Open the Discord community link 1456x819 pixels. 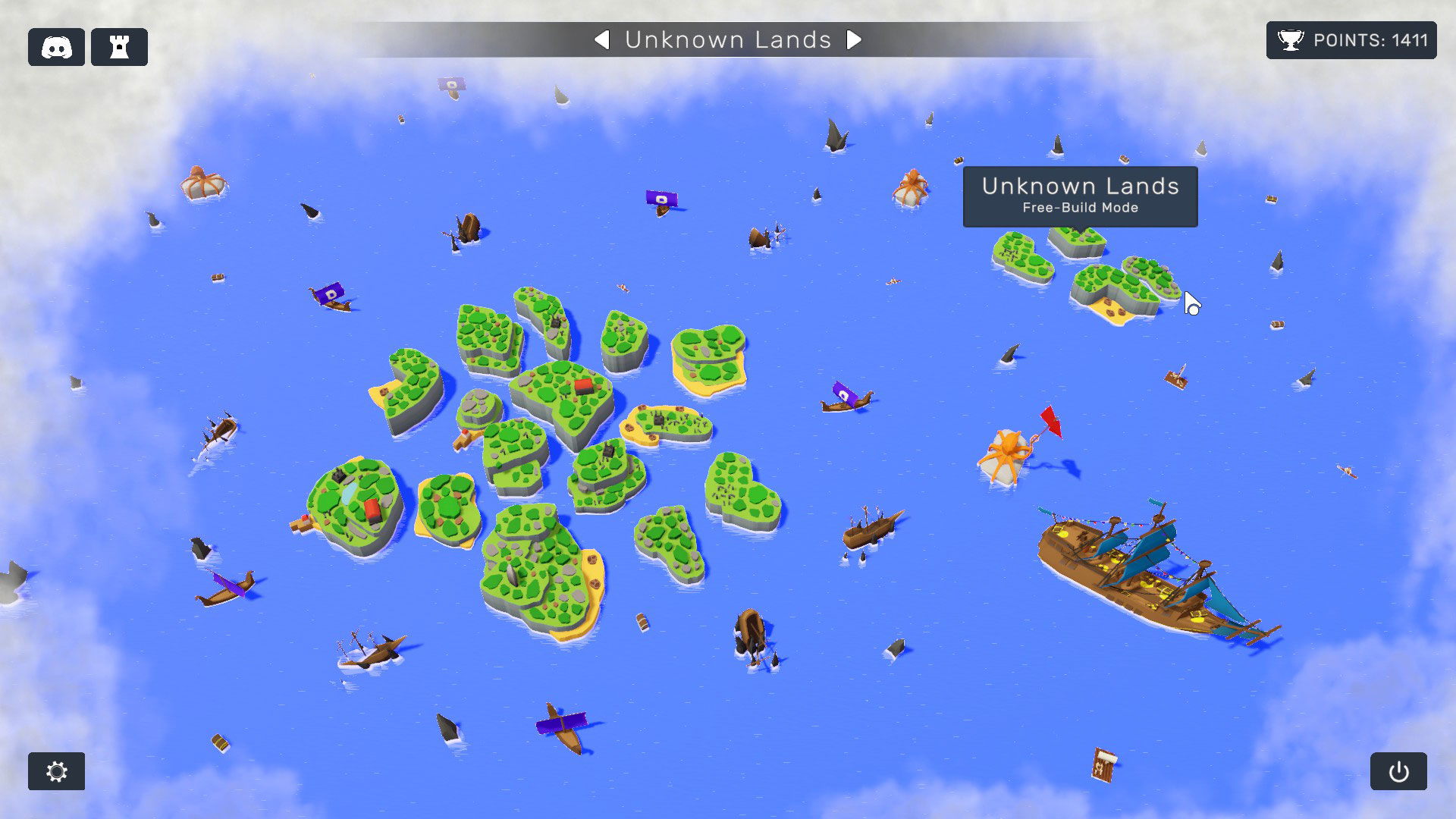(x=56, y=46)
